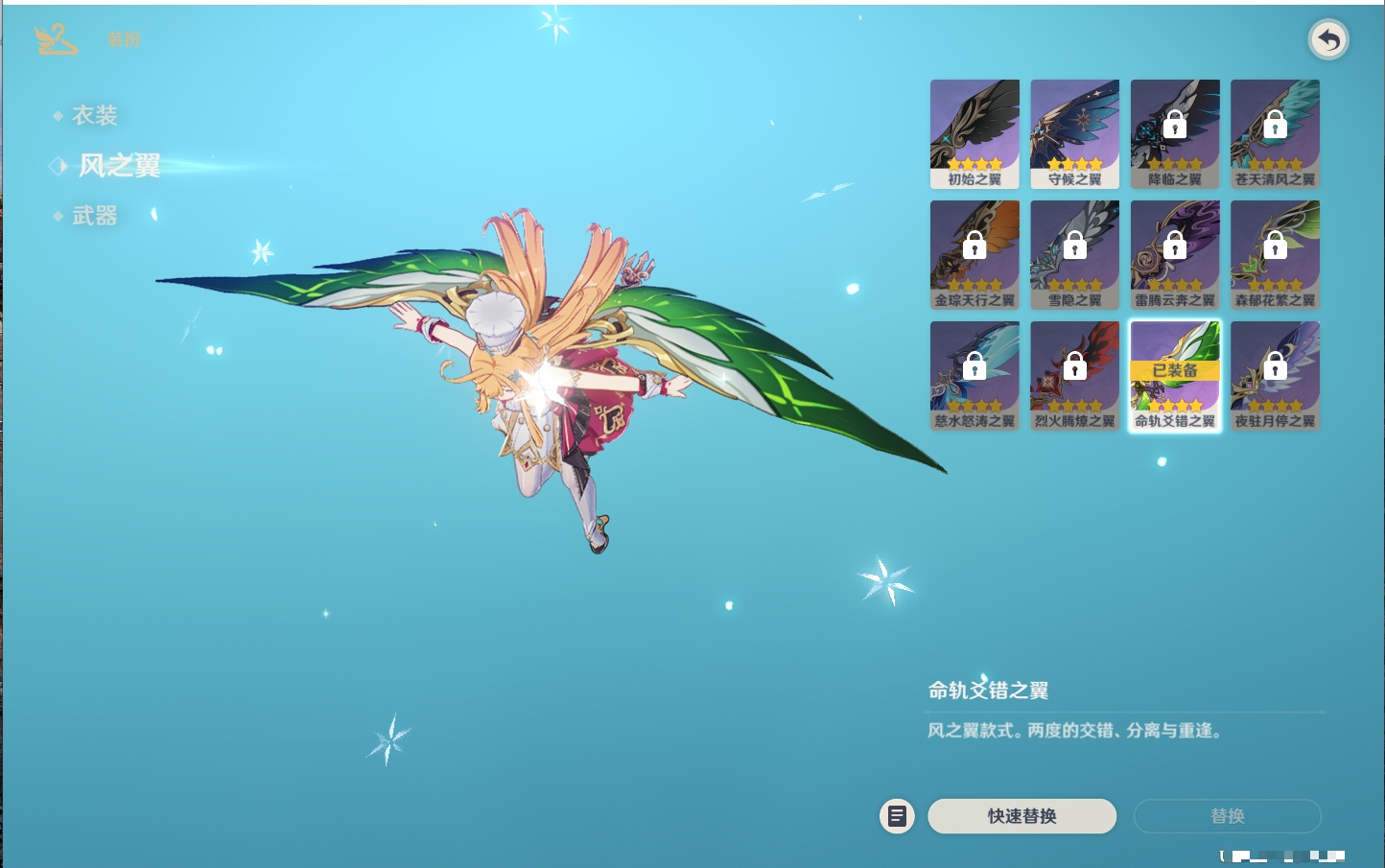The image size is (1385, 868).
Task: Select the locked 金琮天行之翼 glider
Action: (974, 254)
